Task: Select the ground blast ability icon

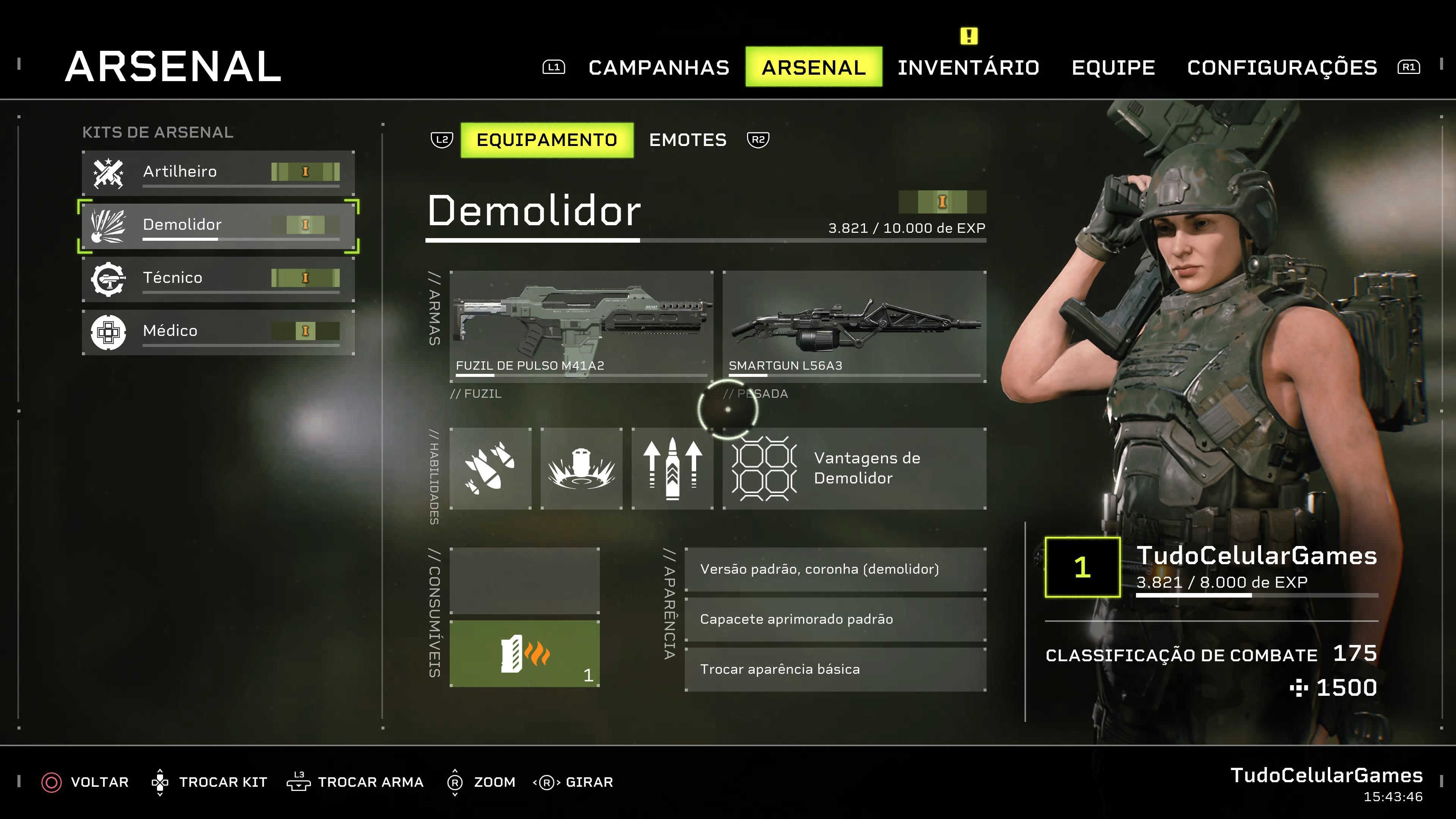Action: pos(581,469)
